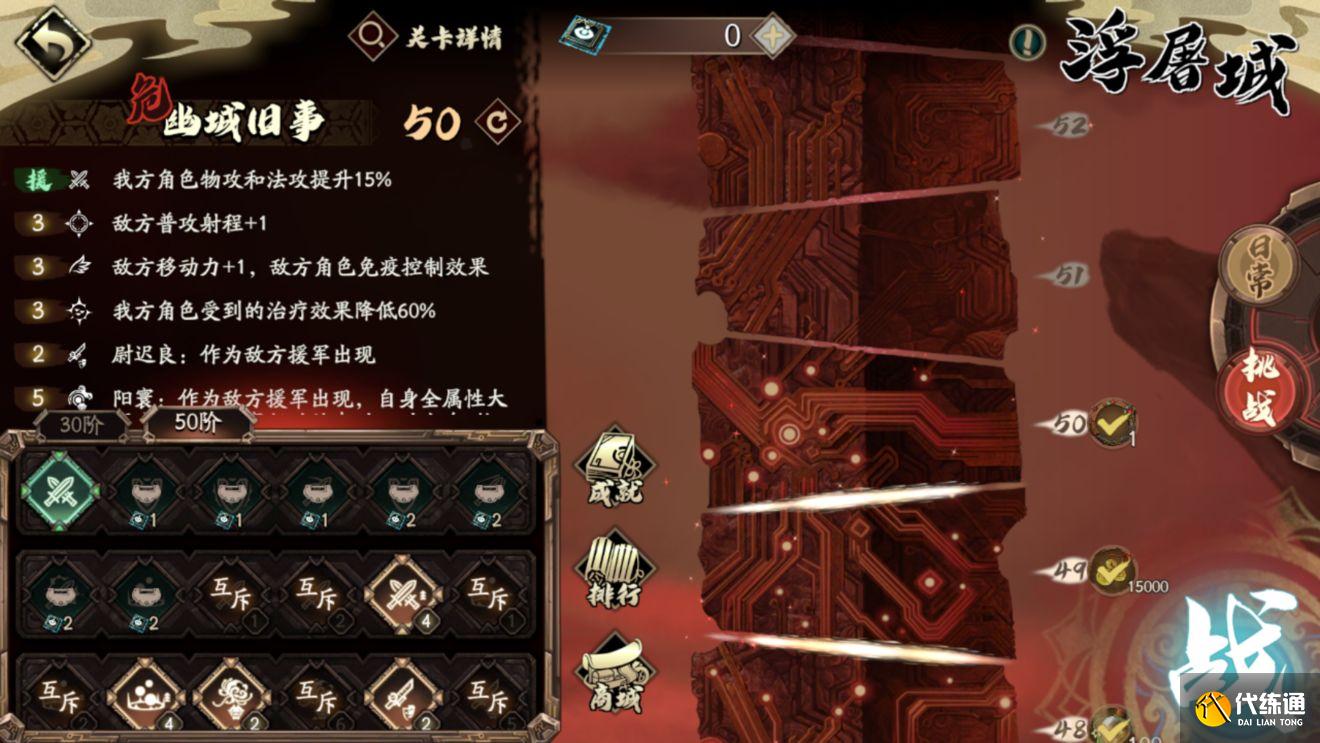Go back using the arrow button
The width and height of the screenshot is (1320, 743).
pyautogui.click(x=51, y=42)
